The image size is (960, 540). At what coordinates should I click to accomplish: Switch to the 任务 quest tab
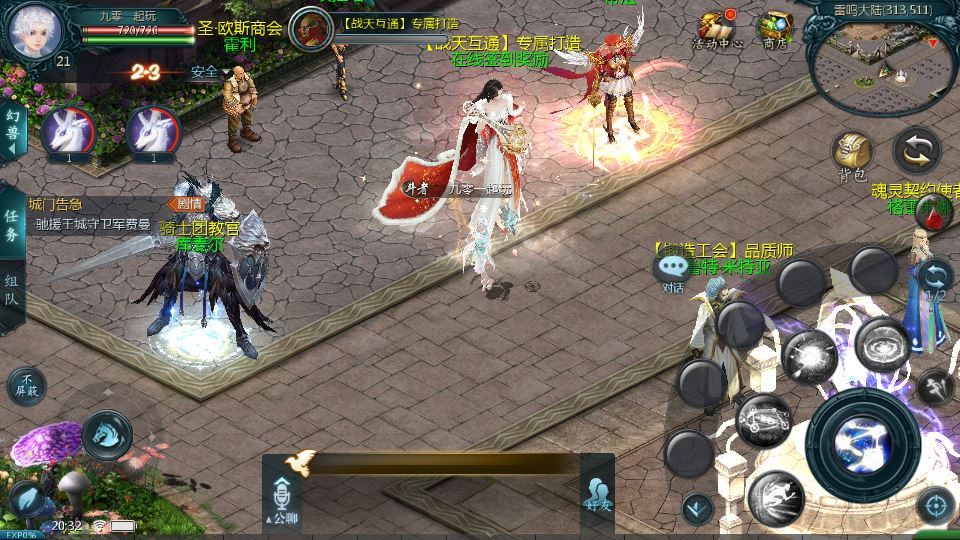tap(12, 227)
